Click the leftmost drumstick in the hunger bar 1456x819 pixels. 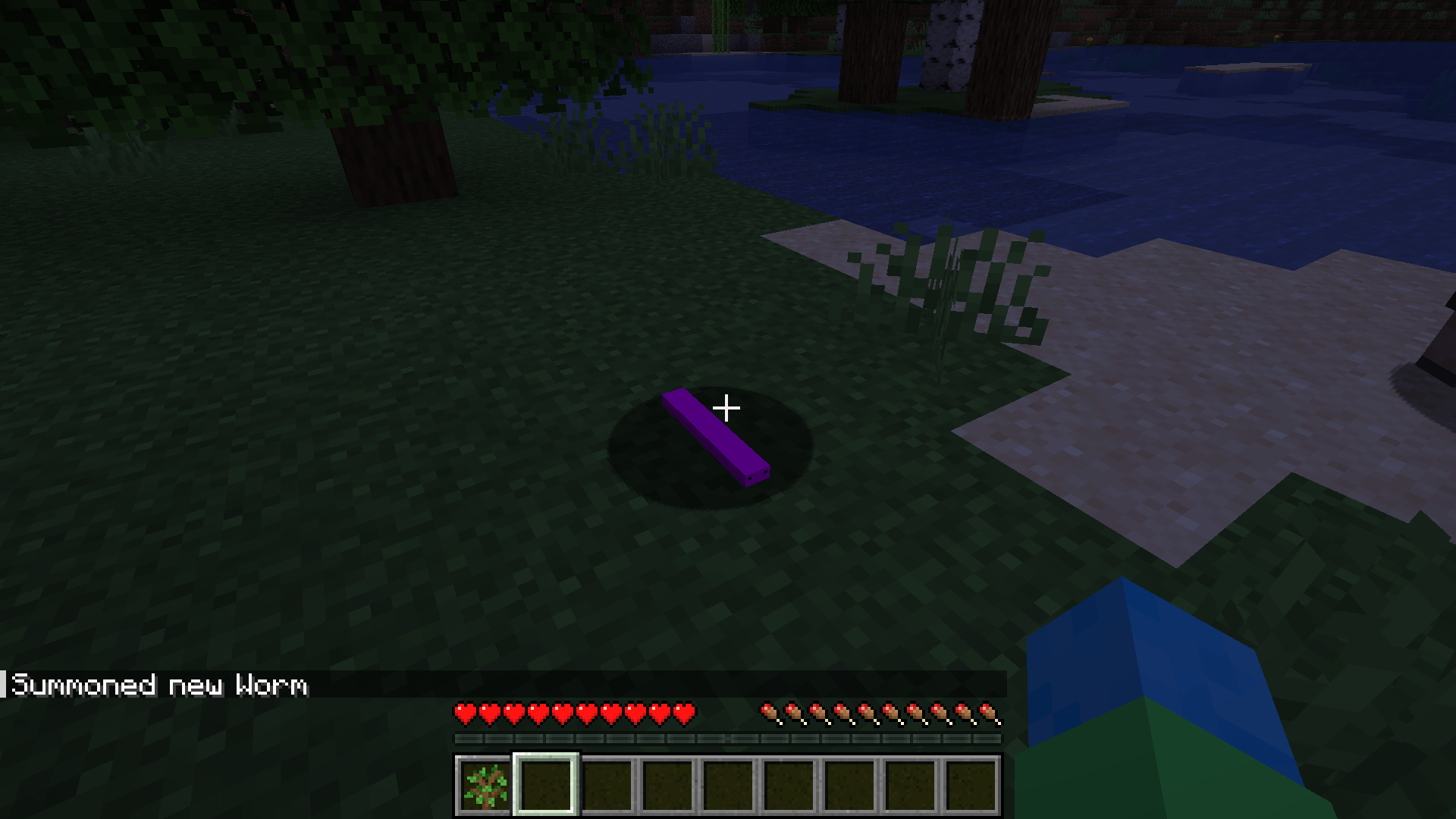point(770,714)
